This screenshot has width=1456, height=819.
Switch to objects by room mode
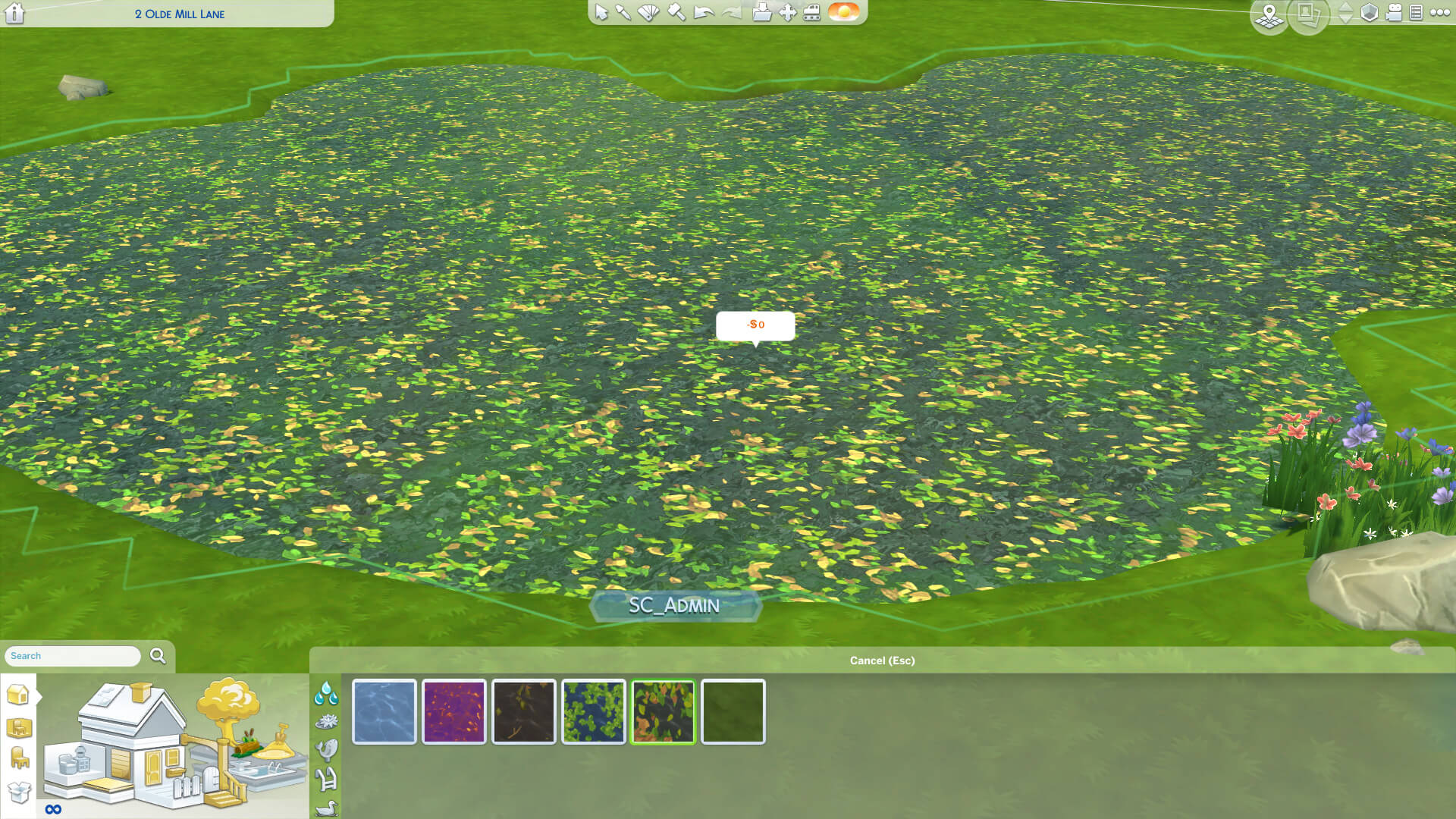19,729
